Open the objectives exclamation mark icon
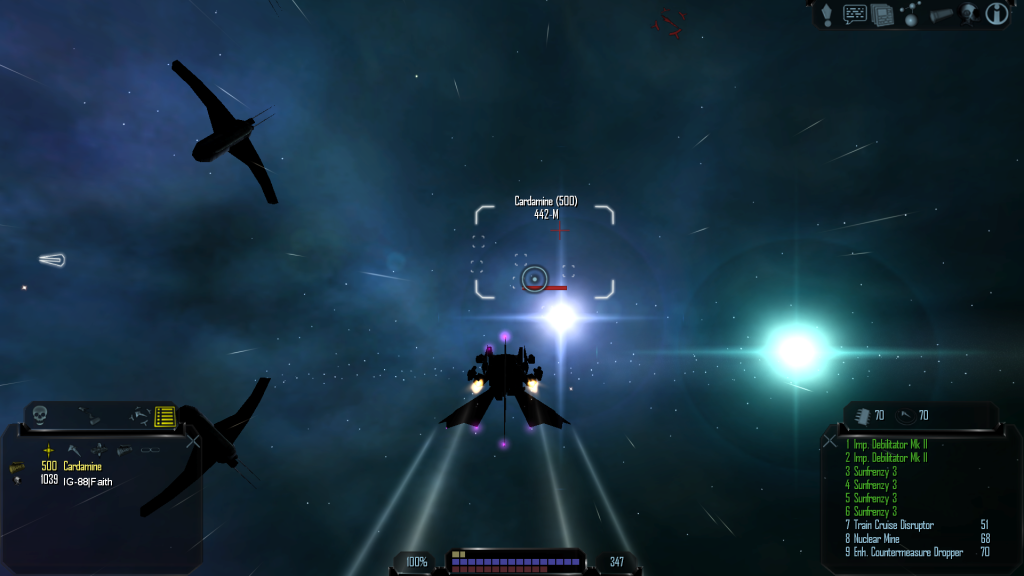The width and height of the screenshot is (1024, 576). click(x=827, y=14)
